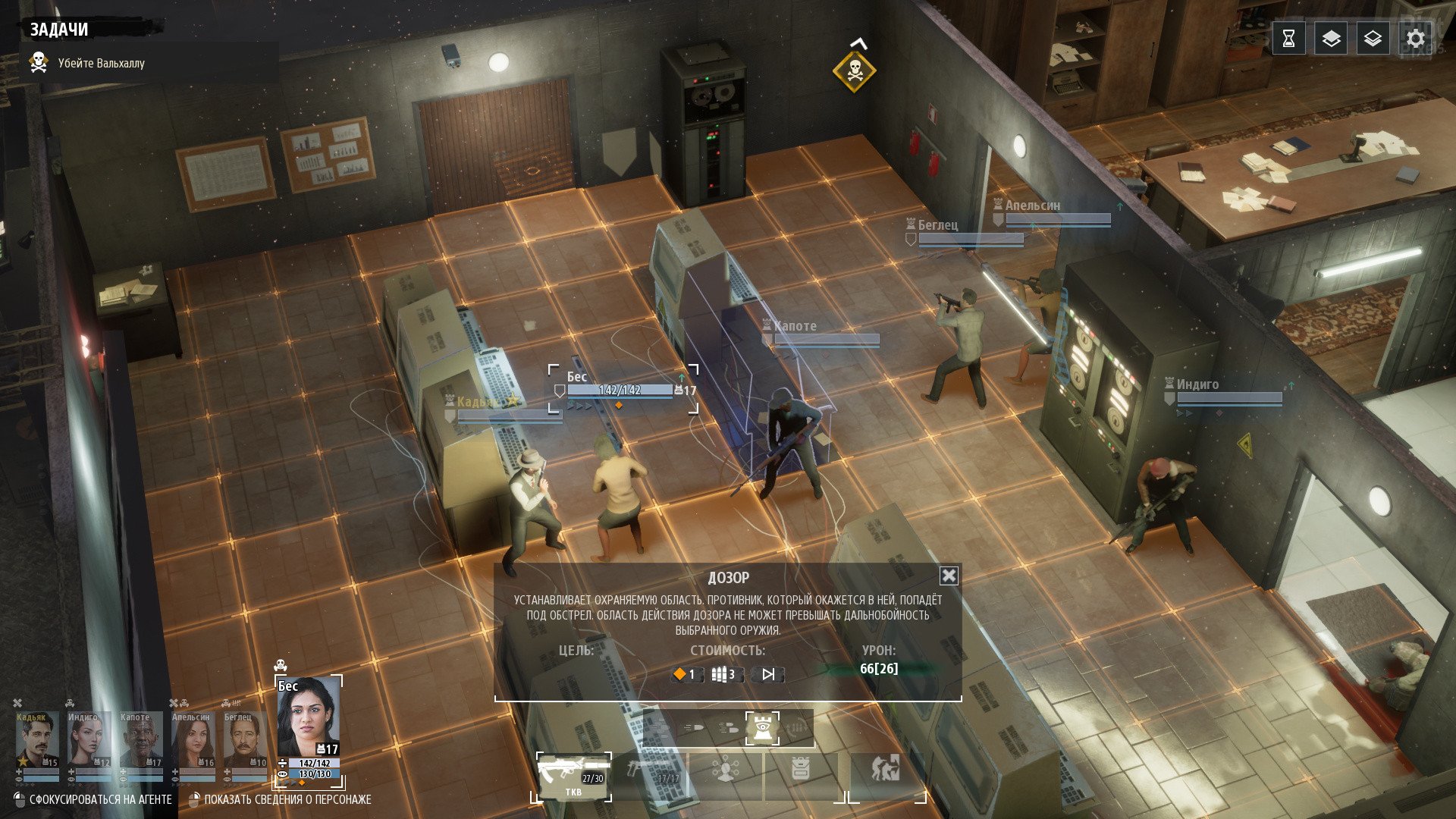Go up one floor level
The height and width of the screenshot is (819, 1456).
1331,39
